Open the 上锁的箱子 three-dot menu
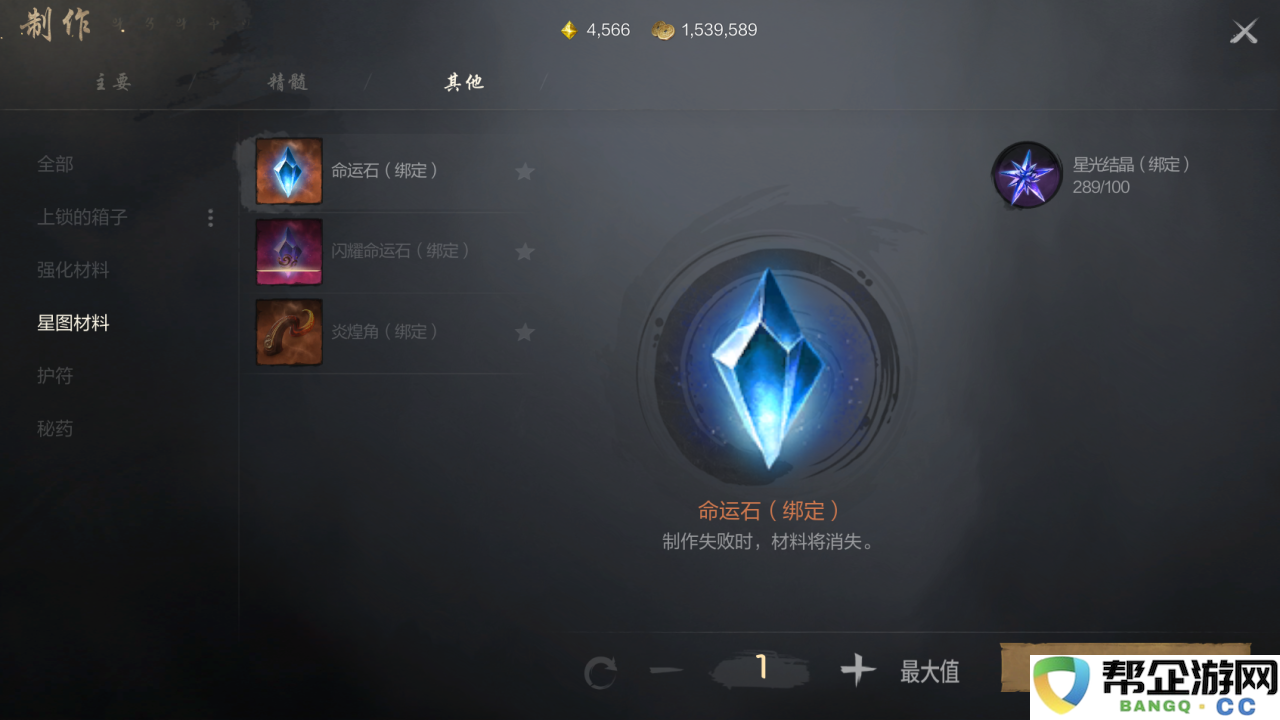The height and width of the screenshot is (720, 1280). click(211, 217)
